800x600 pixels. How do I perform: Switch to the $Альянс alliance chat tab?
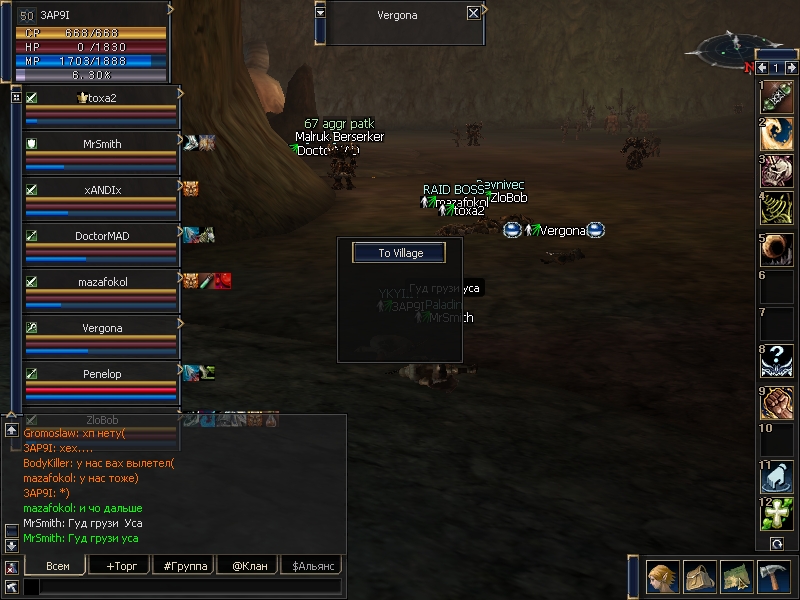tap(312, 565)
